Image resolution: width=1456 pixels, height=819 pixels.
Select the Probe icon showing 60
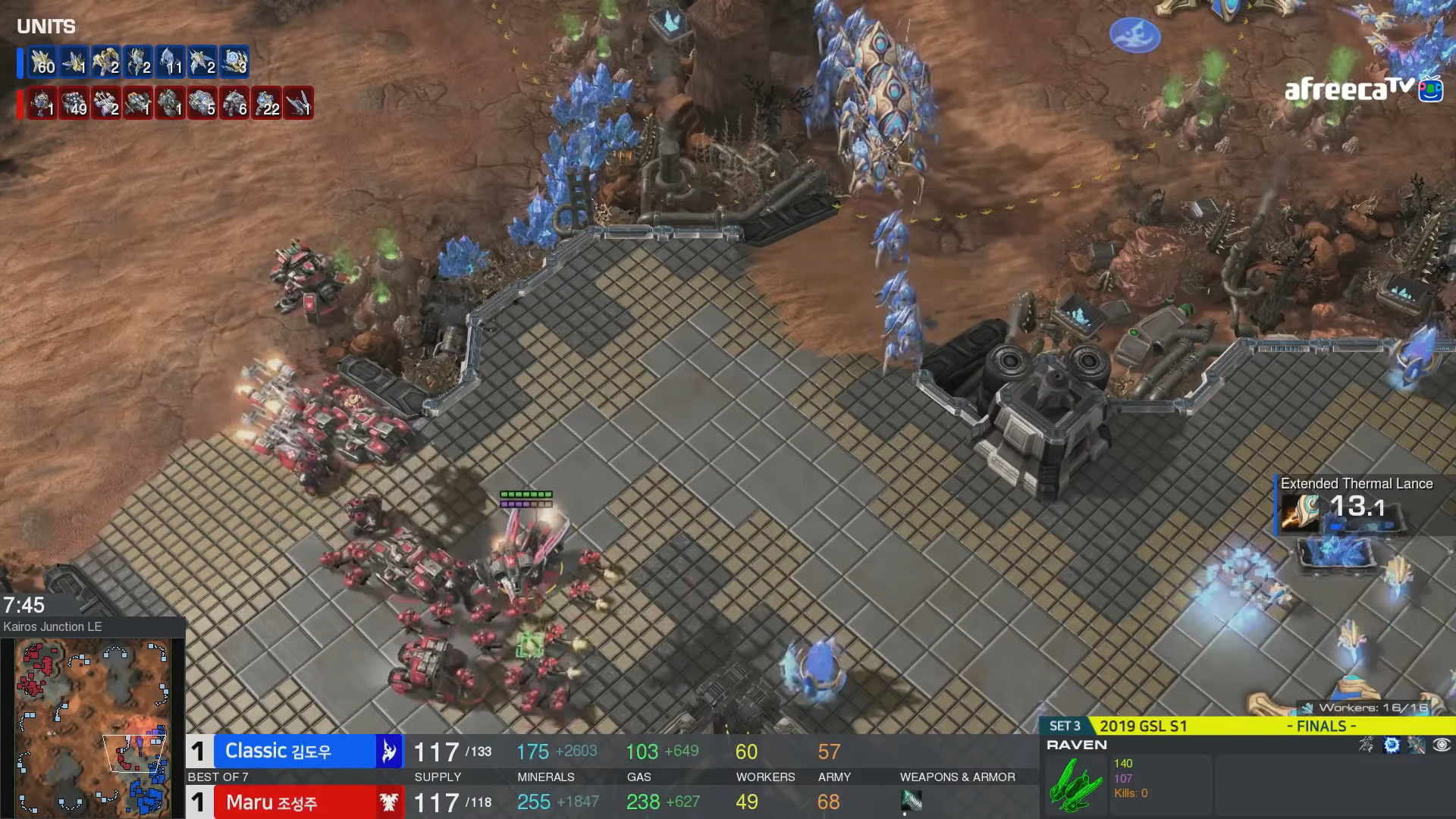[x=42, y=62]
